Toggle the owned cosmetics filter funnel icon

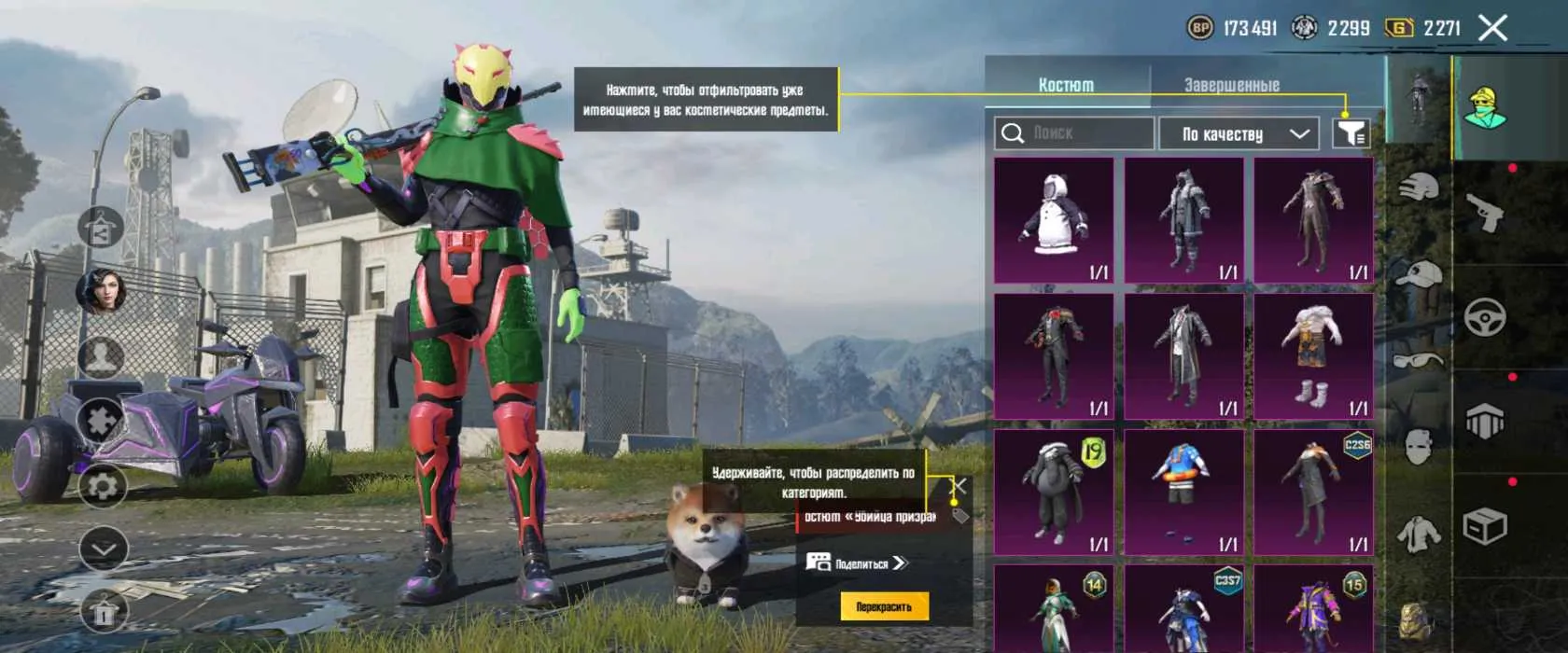1351,134
